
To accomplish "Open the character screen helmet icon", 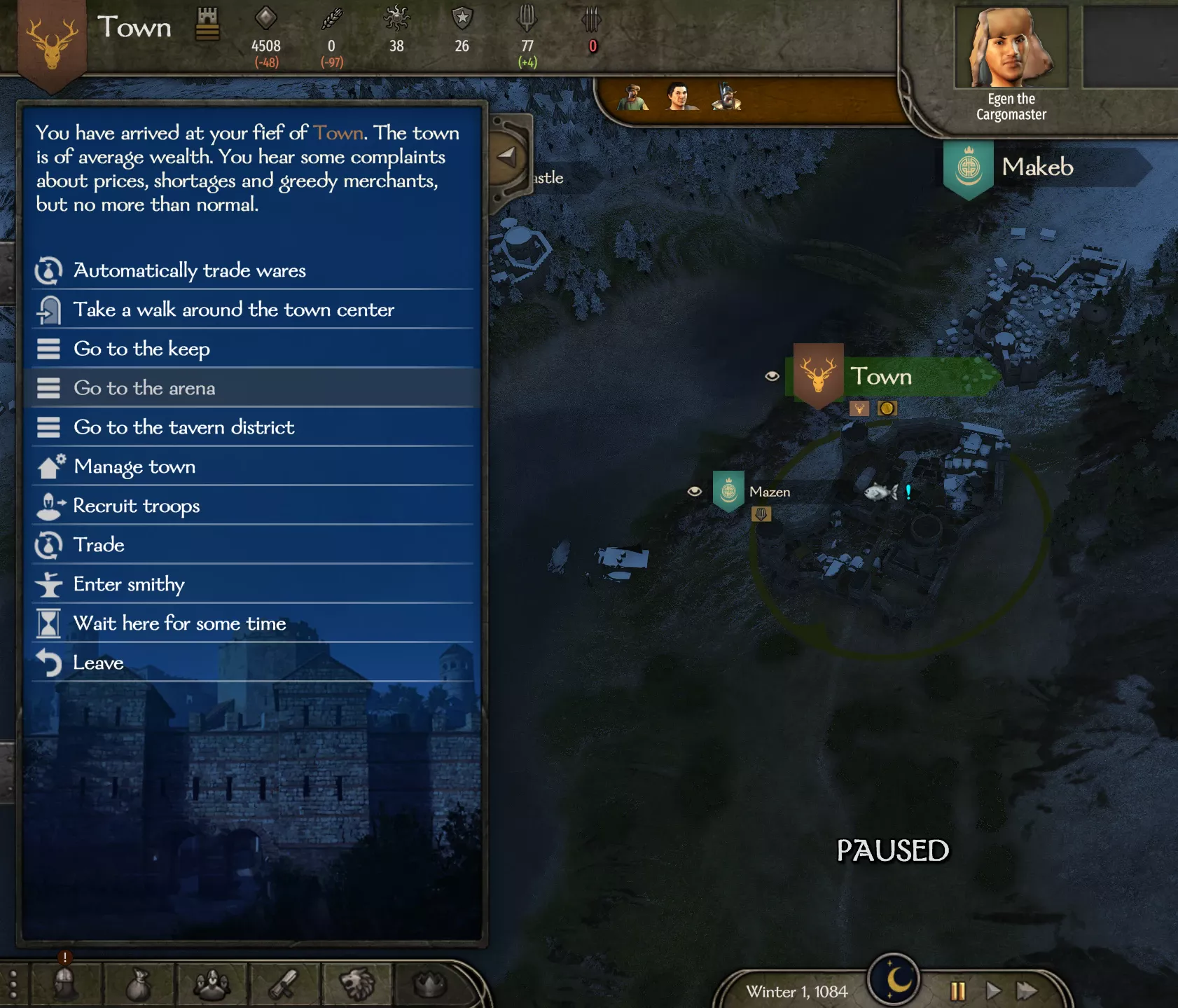I will 65,984.
